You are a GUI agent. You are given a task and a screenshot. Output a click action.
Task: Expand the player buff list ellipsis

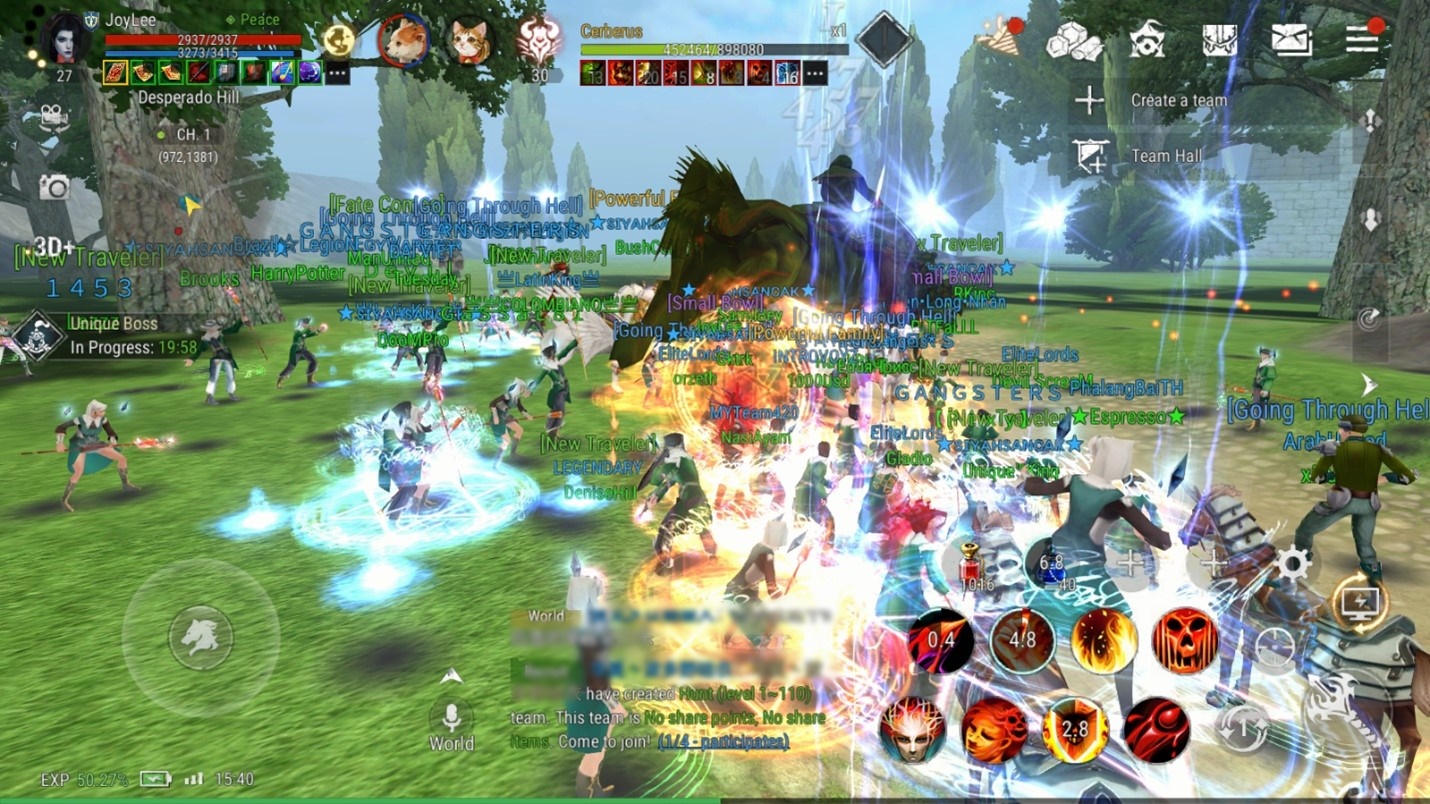pyautogui.click(x=337, y=73)
